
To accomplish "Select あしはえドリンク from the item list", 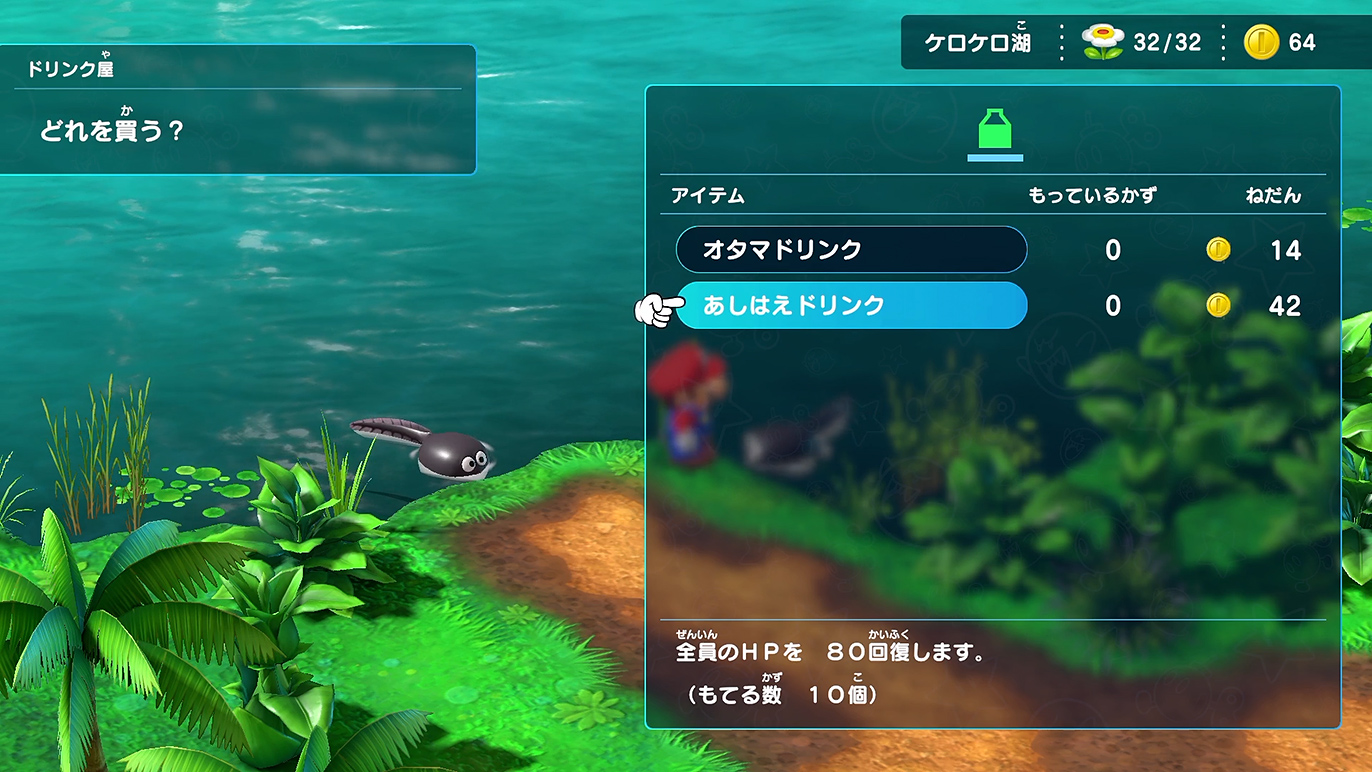I will 850,306.
